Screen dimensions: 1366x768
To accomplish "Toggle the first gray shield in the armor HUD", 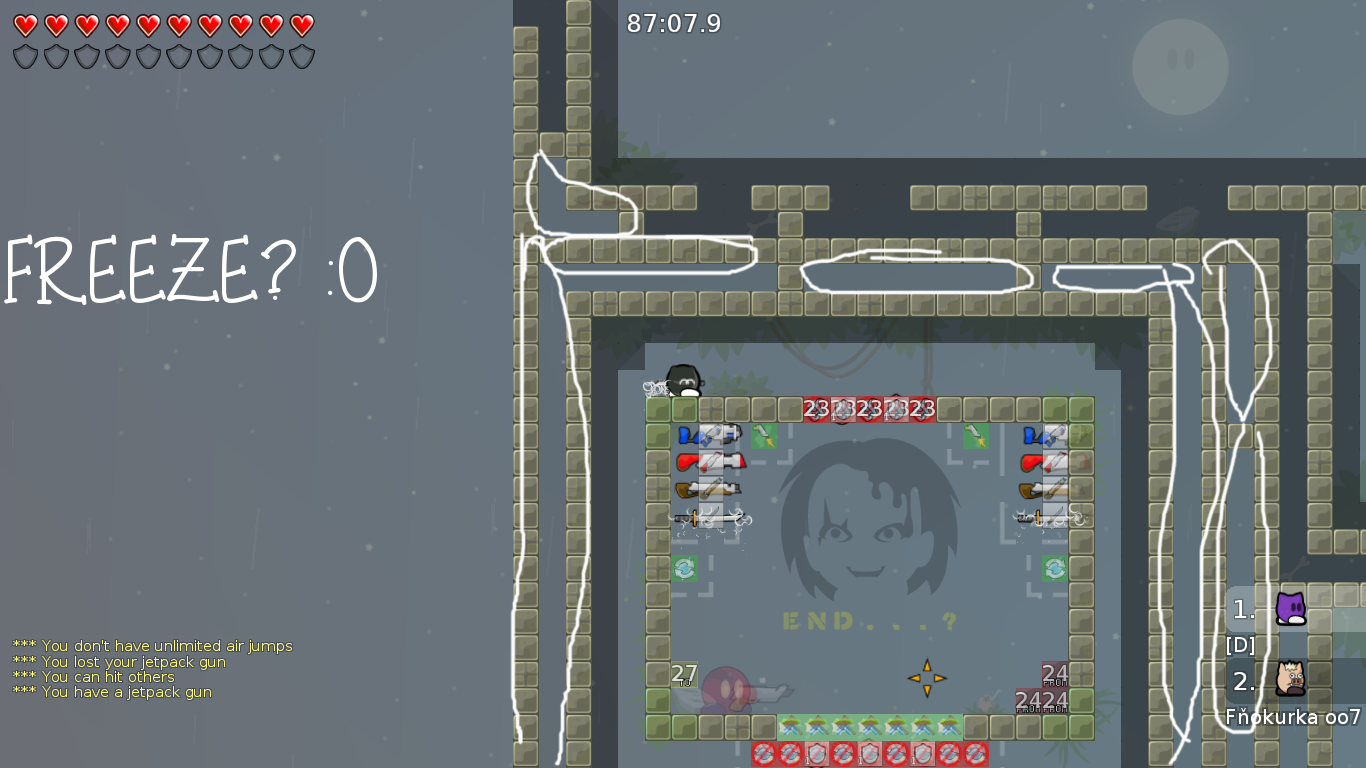I will [x=24, y=56].
